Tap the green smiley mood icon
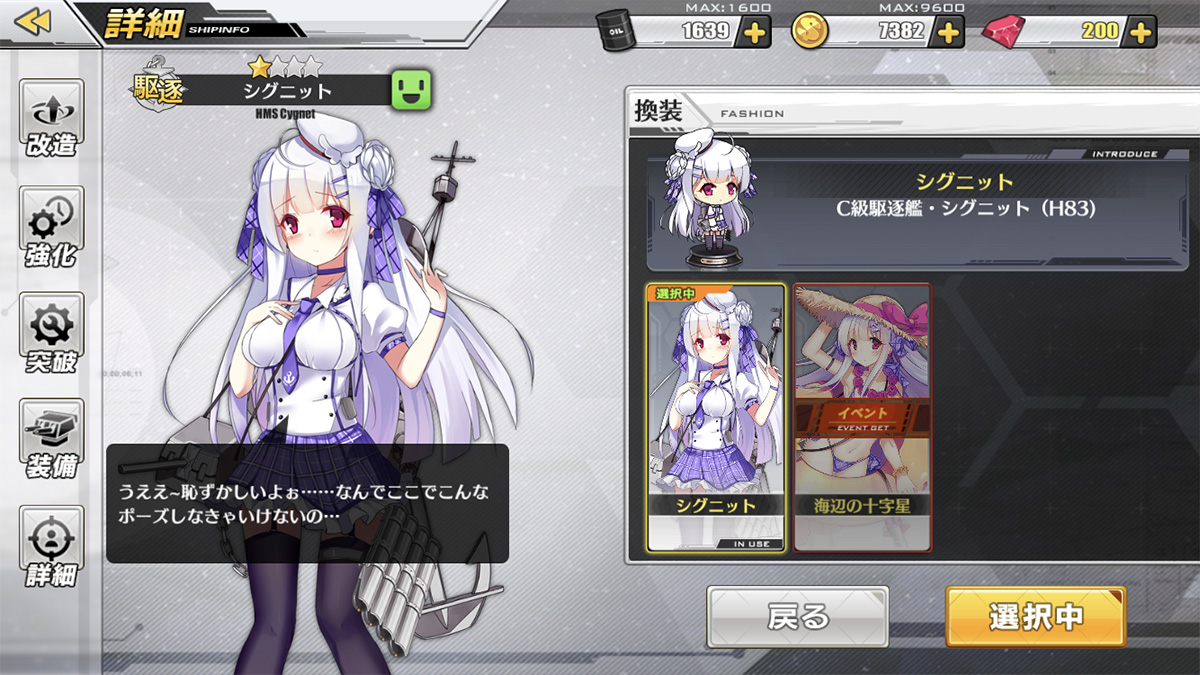Viewport: 1200px width, 675px height. coord(411,91)
